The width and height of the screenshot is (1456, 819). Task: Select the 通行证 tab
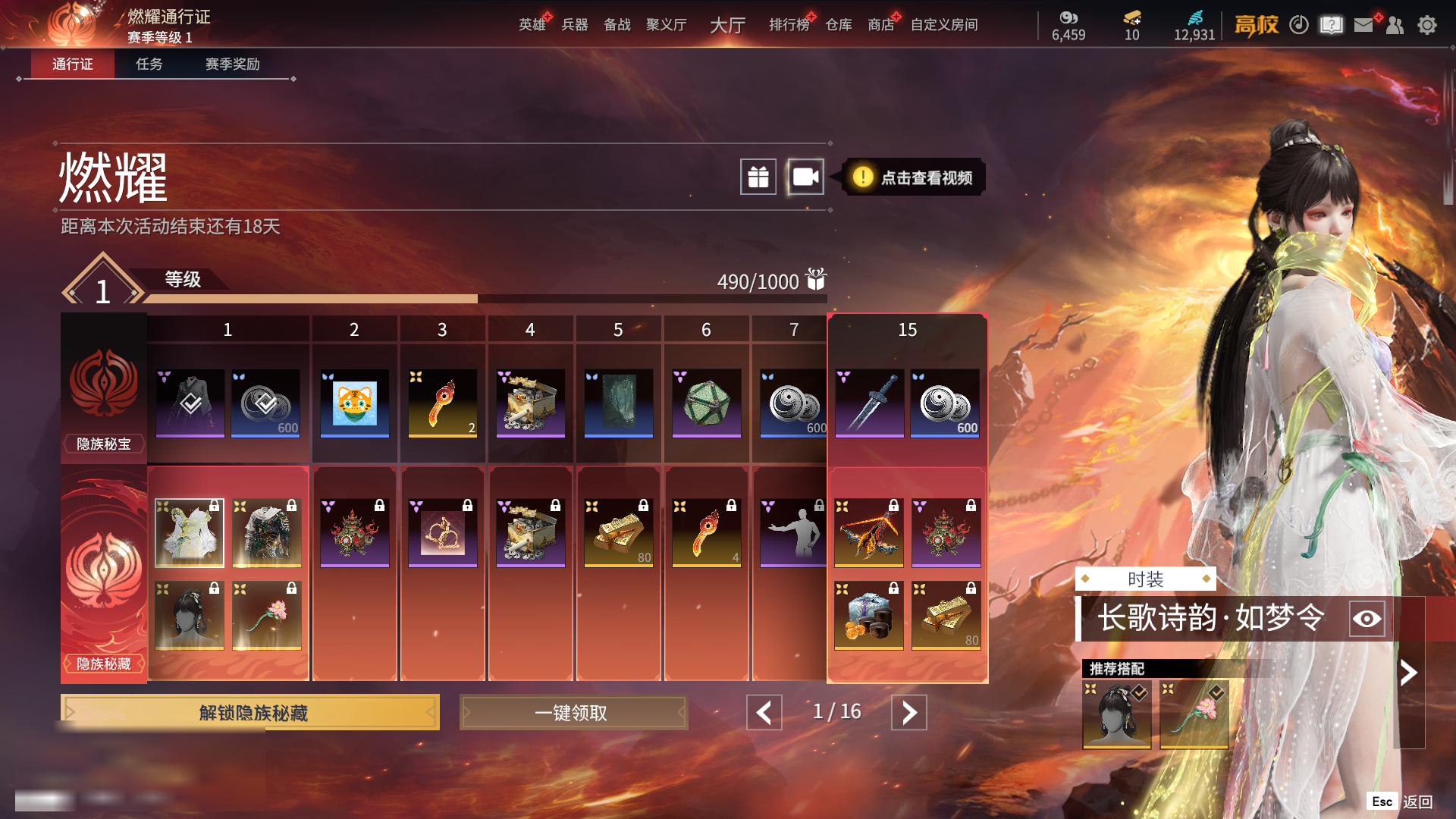pos(73,64)
